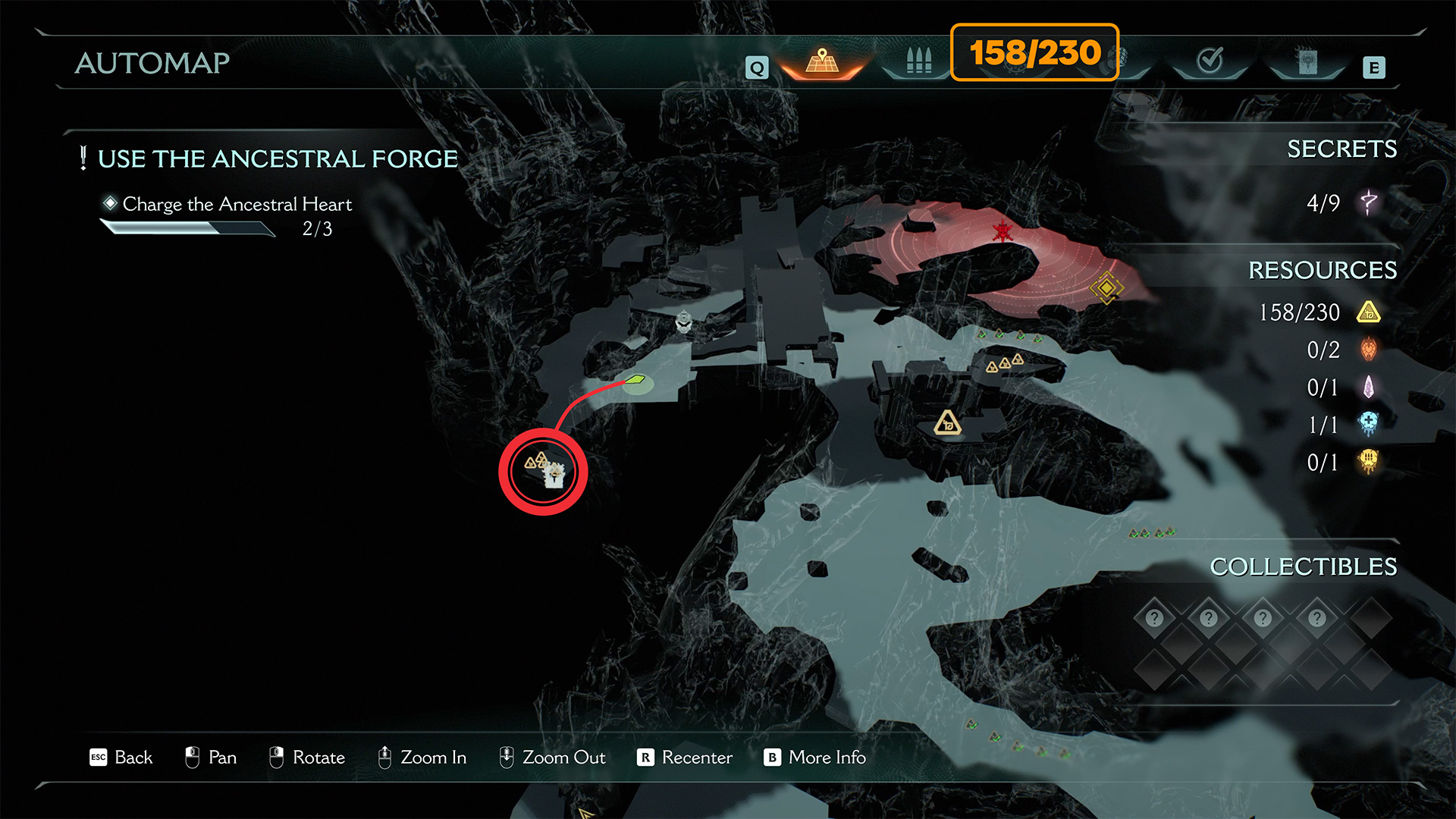Select the yellow diamond objective marker
Image resolution: width=1456 pixels, height=819 pixels.
click(1106, 288)
